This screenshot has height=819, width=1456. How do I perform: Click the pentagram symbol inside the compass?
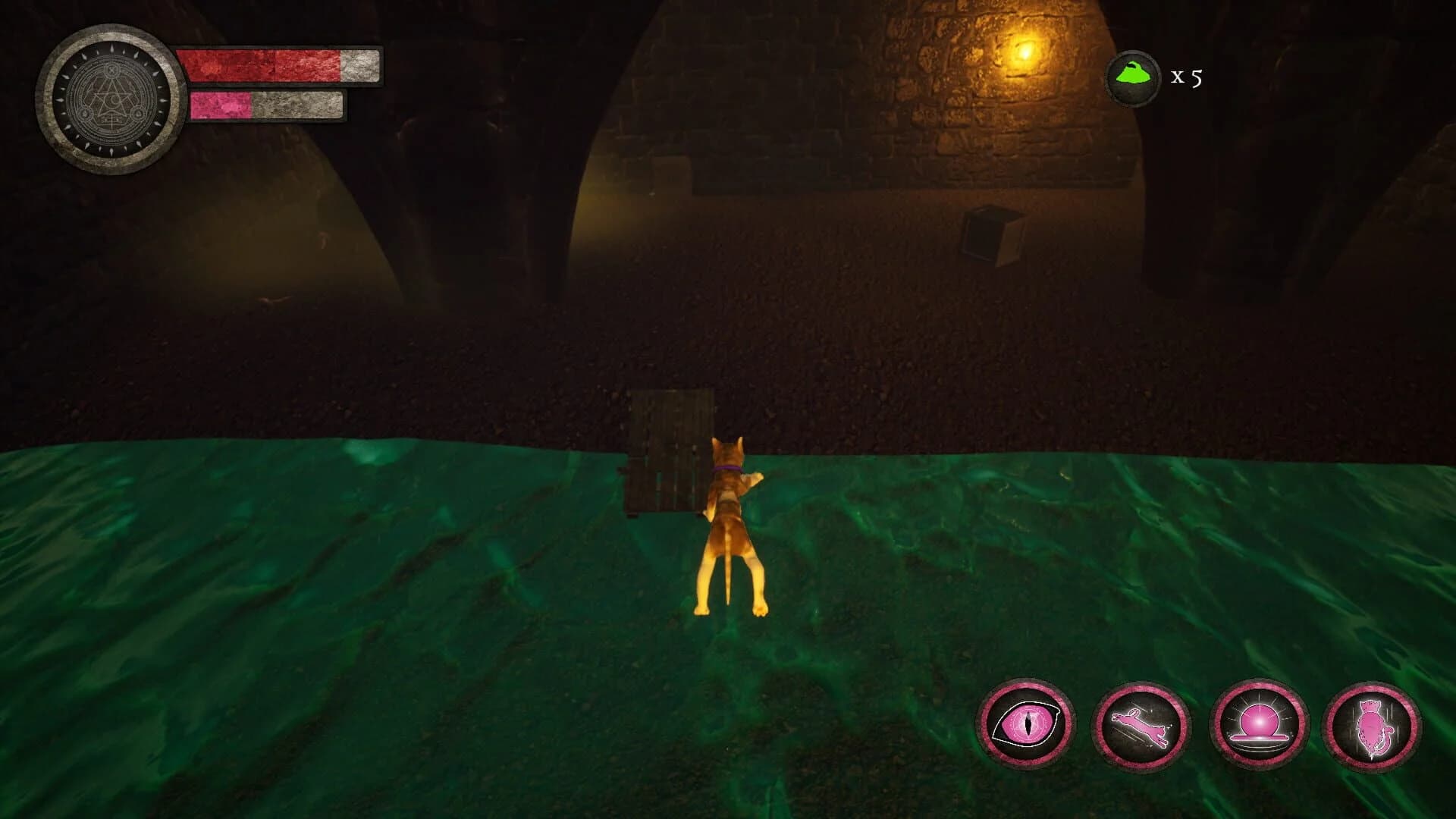tap(111, 99)
